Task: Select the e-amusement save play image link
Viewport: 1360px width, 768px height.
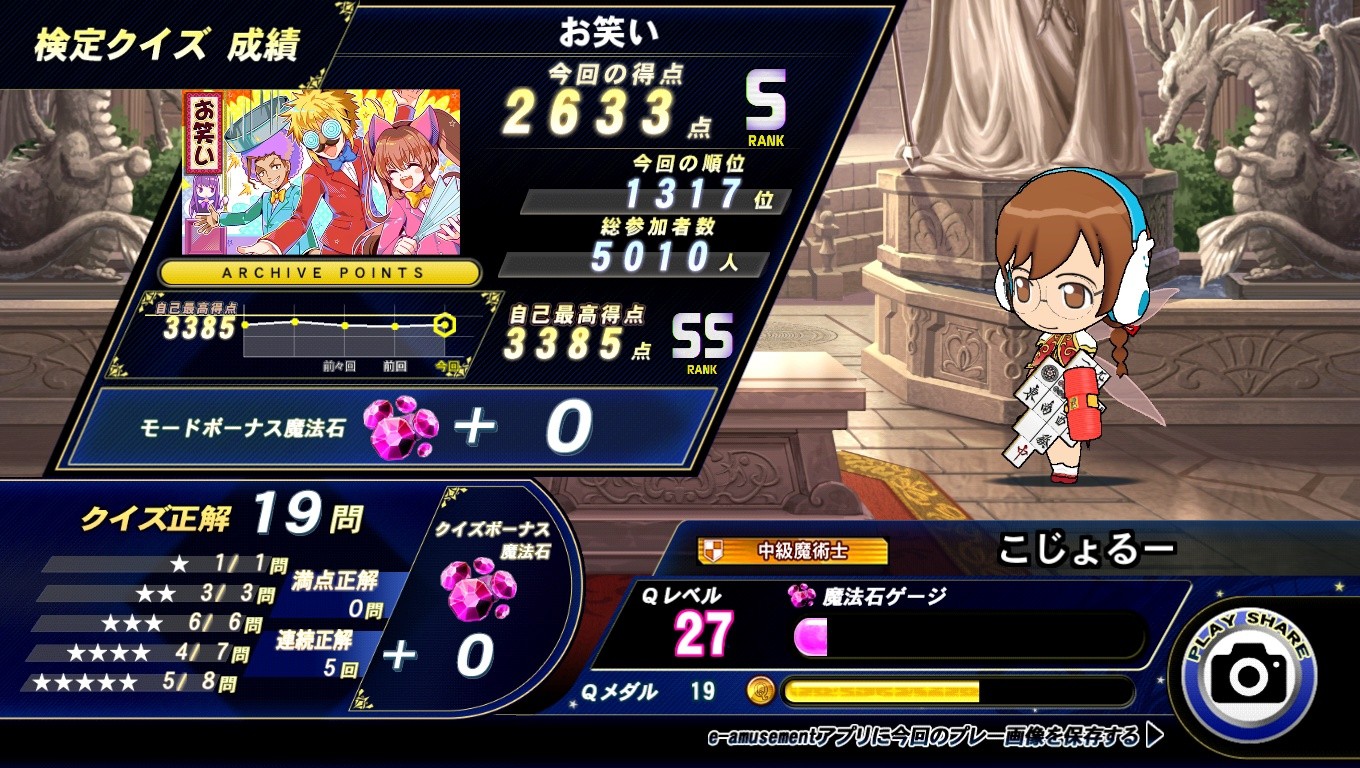Action: pos(934,737)
